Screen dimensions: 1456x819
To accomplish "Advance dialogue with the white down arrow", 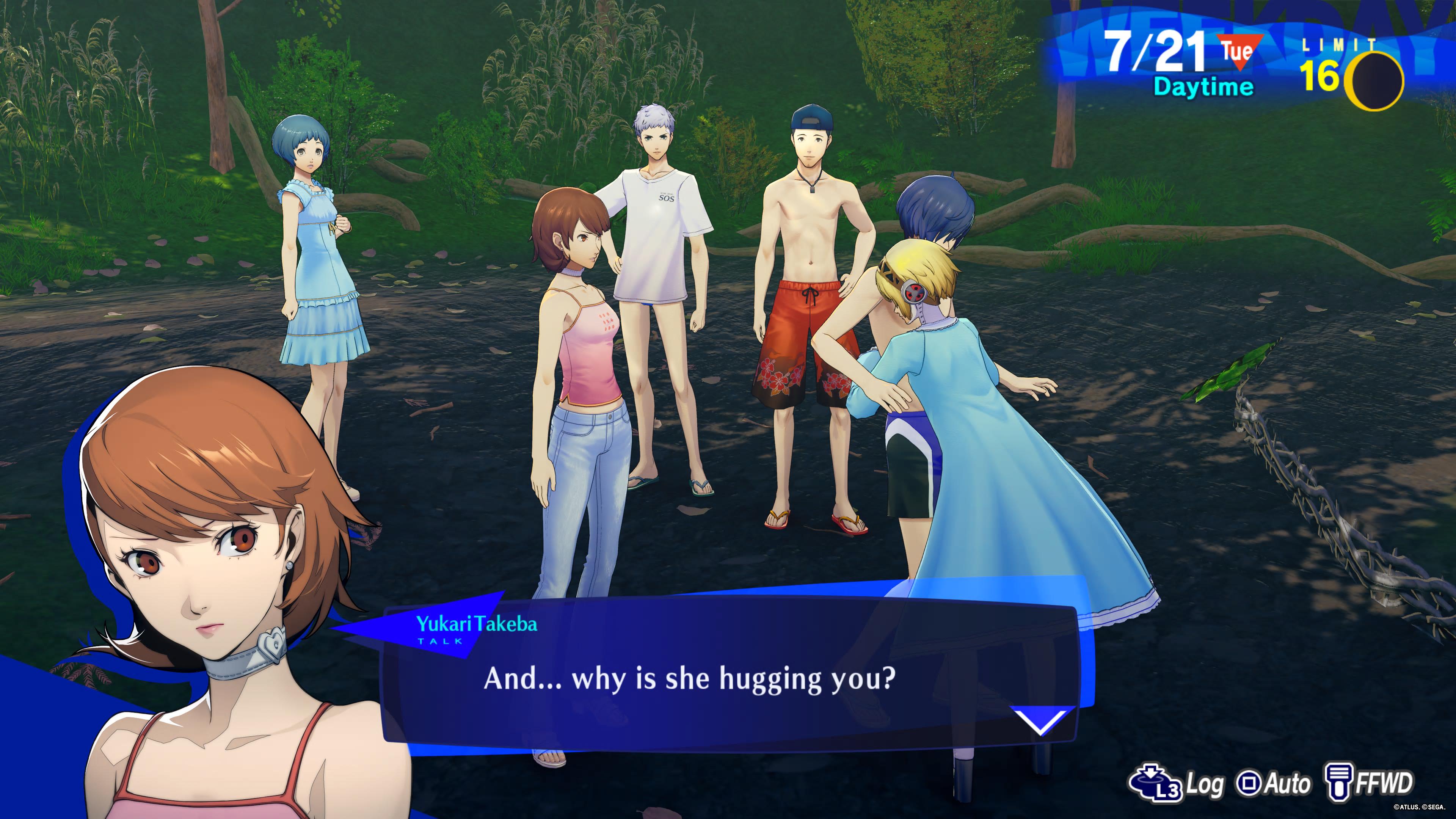I will tap(1040, 721).
